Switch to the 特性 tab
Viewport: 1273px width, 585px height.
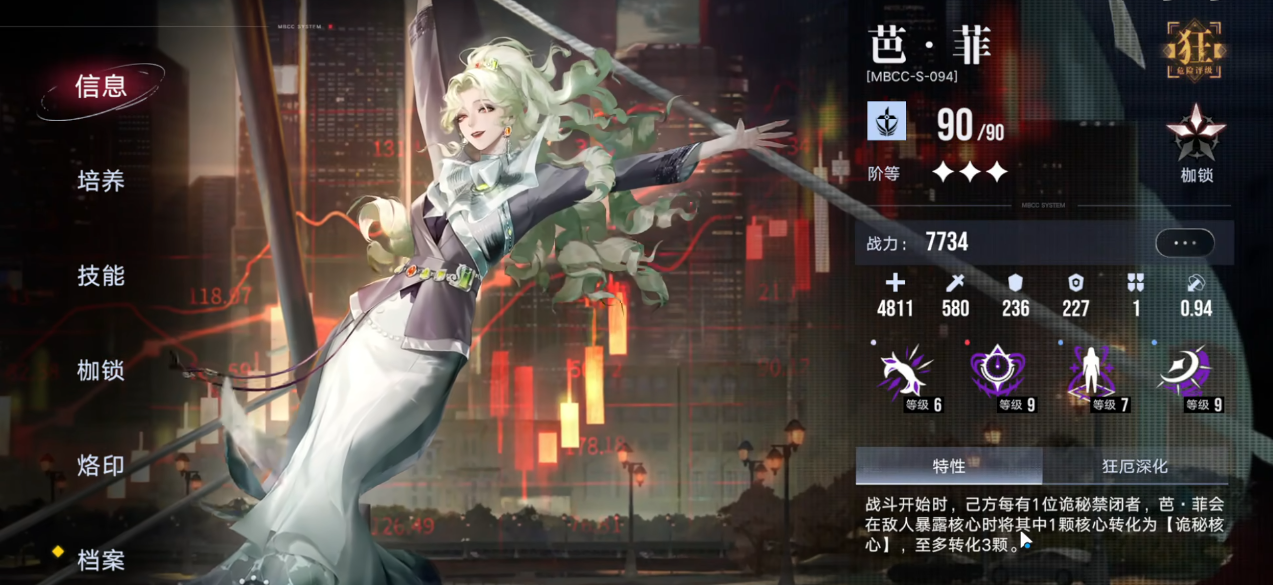948,466
